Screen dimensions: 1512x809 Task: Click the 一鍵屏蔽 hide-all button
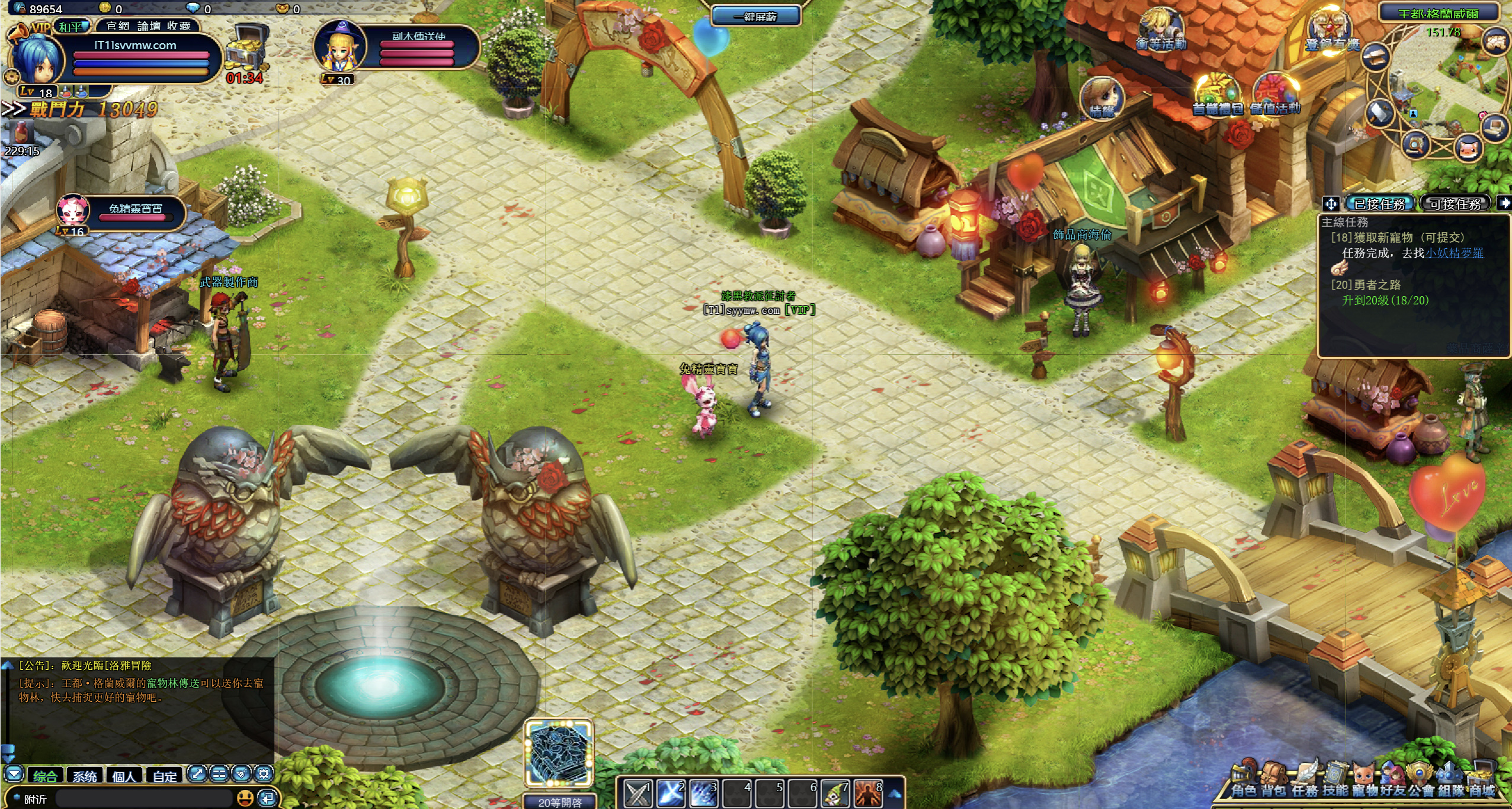click(755, 16)
